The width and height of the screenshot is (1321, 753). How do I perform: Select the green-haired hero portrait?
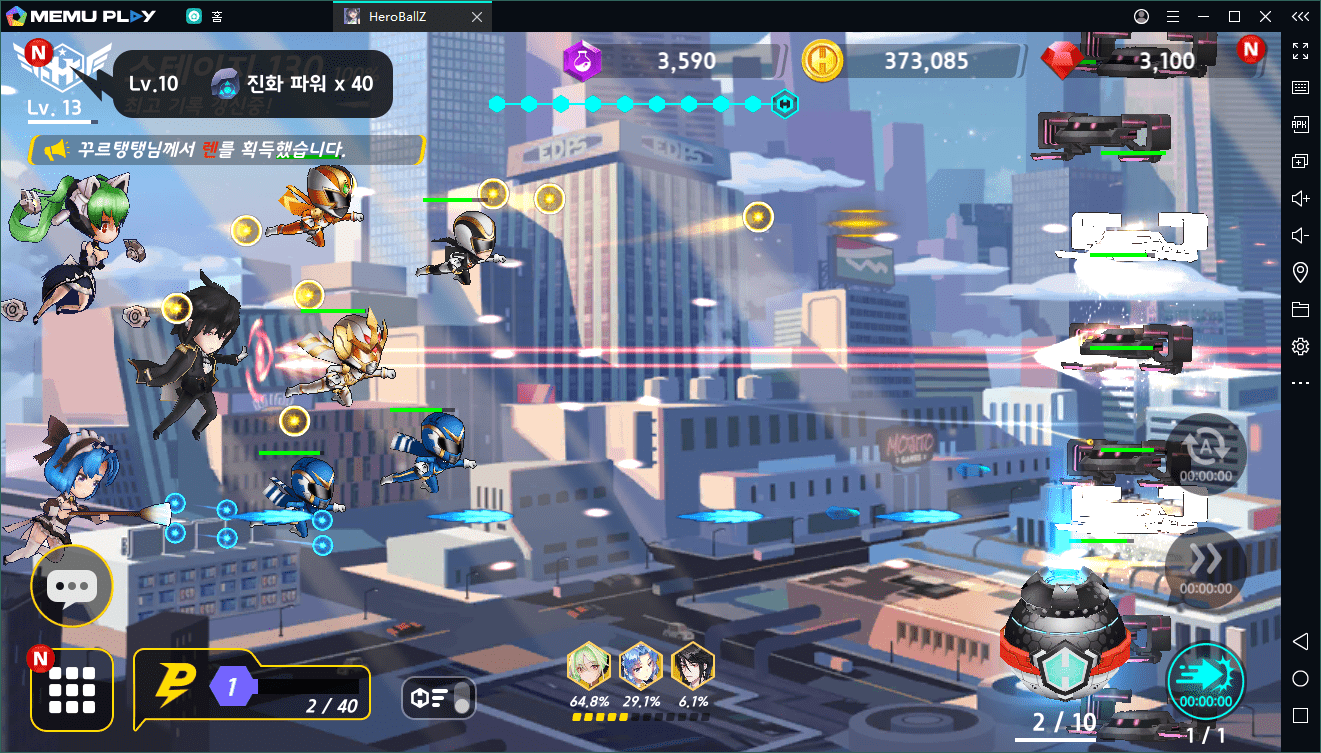(x=589, y=665)
